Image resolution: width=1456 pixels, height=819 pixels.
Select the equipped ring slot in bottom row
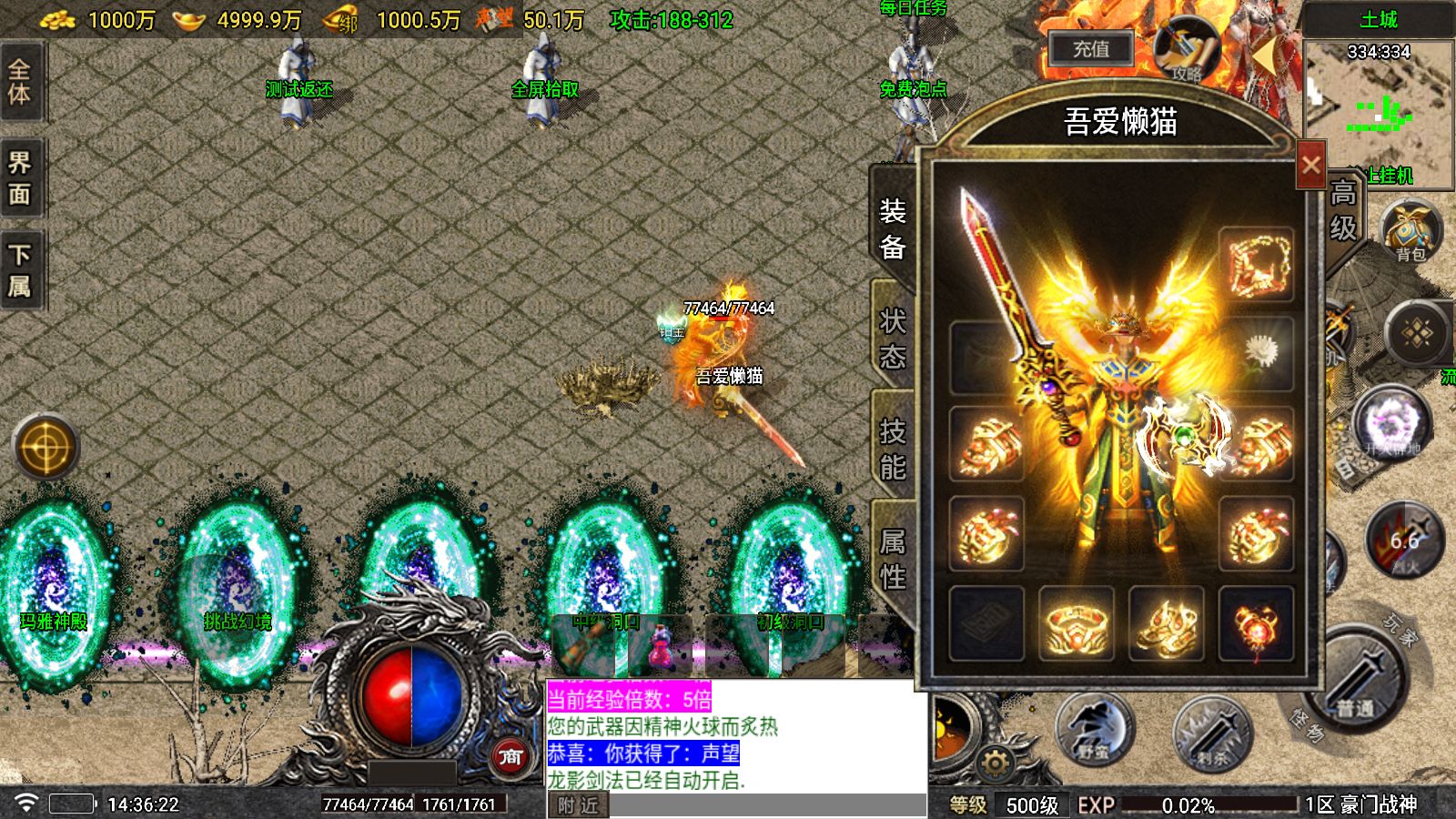pos(1077,624)
